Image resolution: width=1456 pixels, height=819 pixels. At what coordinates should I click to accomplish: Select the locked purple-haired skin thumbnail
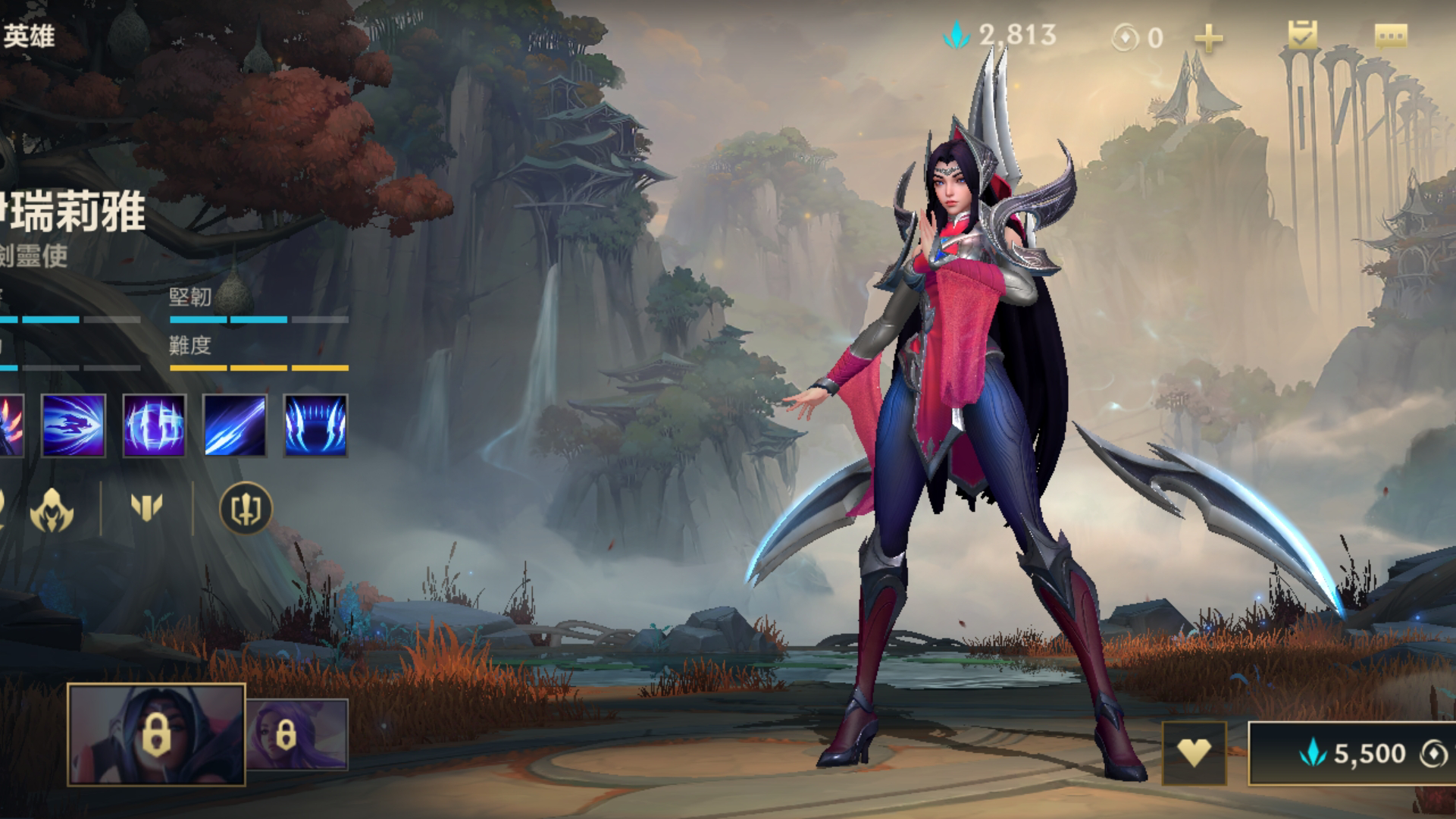pyautogui.click(x=298, y=734)
